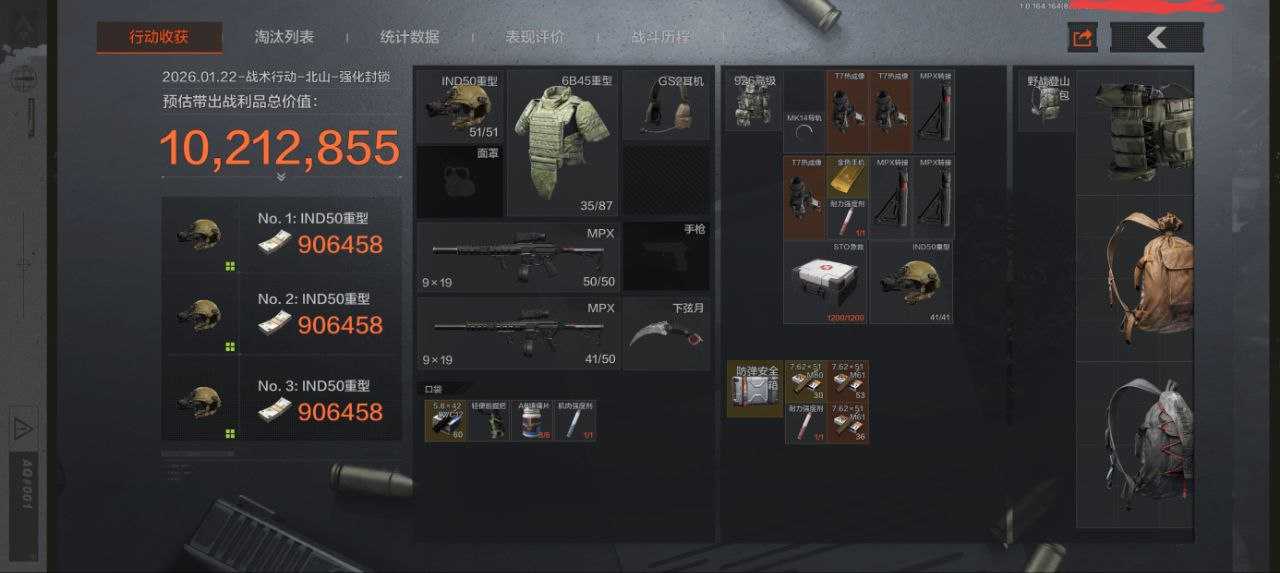Viewport: 1280px width, 573px height.
Task: Open the 战斗历程 tab
Action: click(x=660, y=37)
